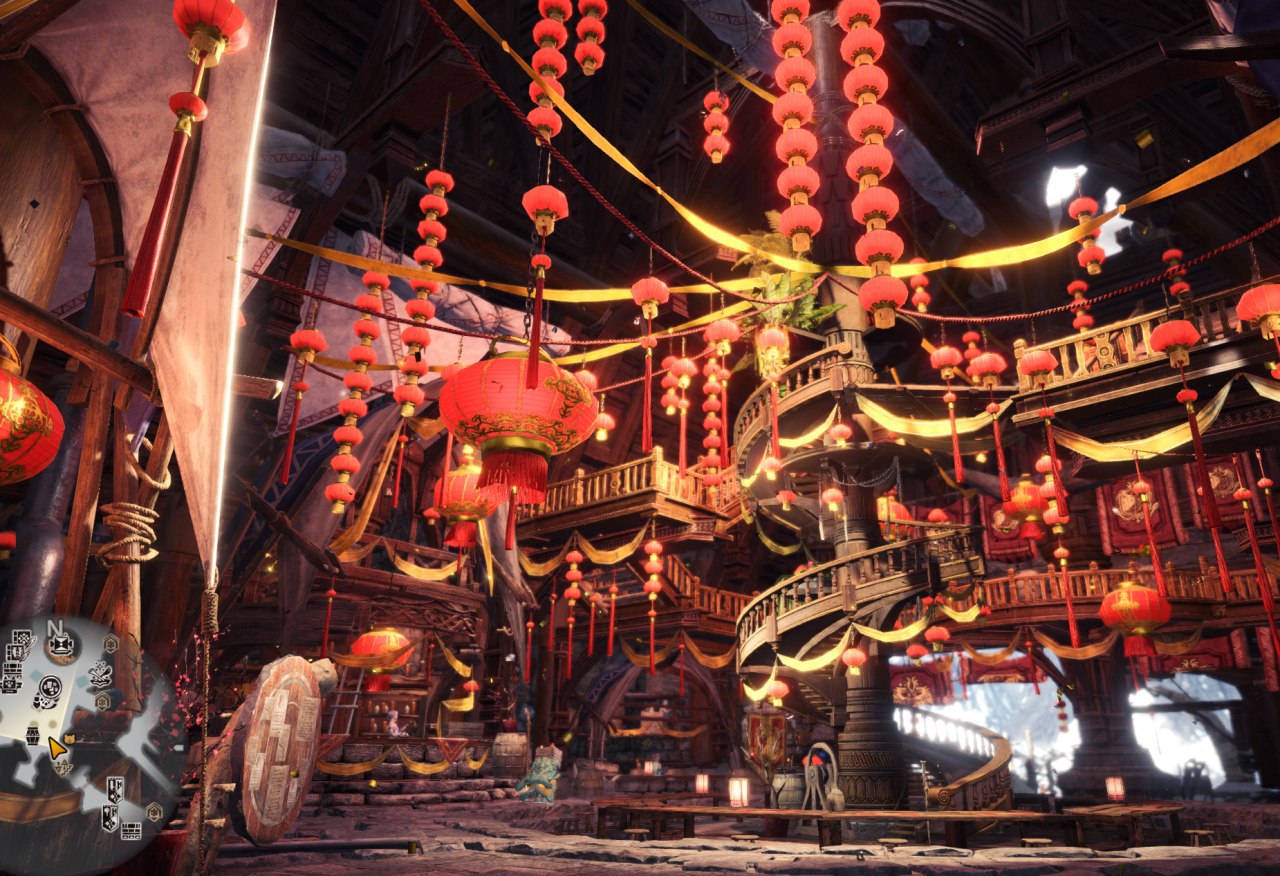The height and width of the screenshot is (876, 1280).
Task: Click the sparkling mortar marker on minimap
Action: tap(100, 675)
